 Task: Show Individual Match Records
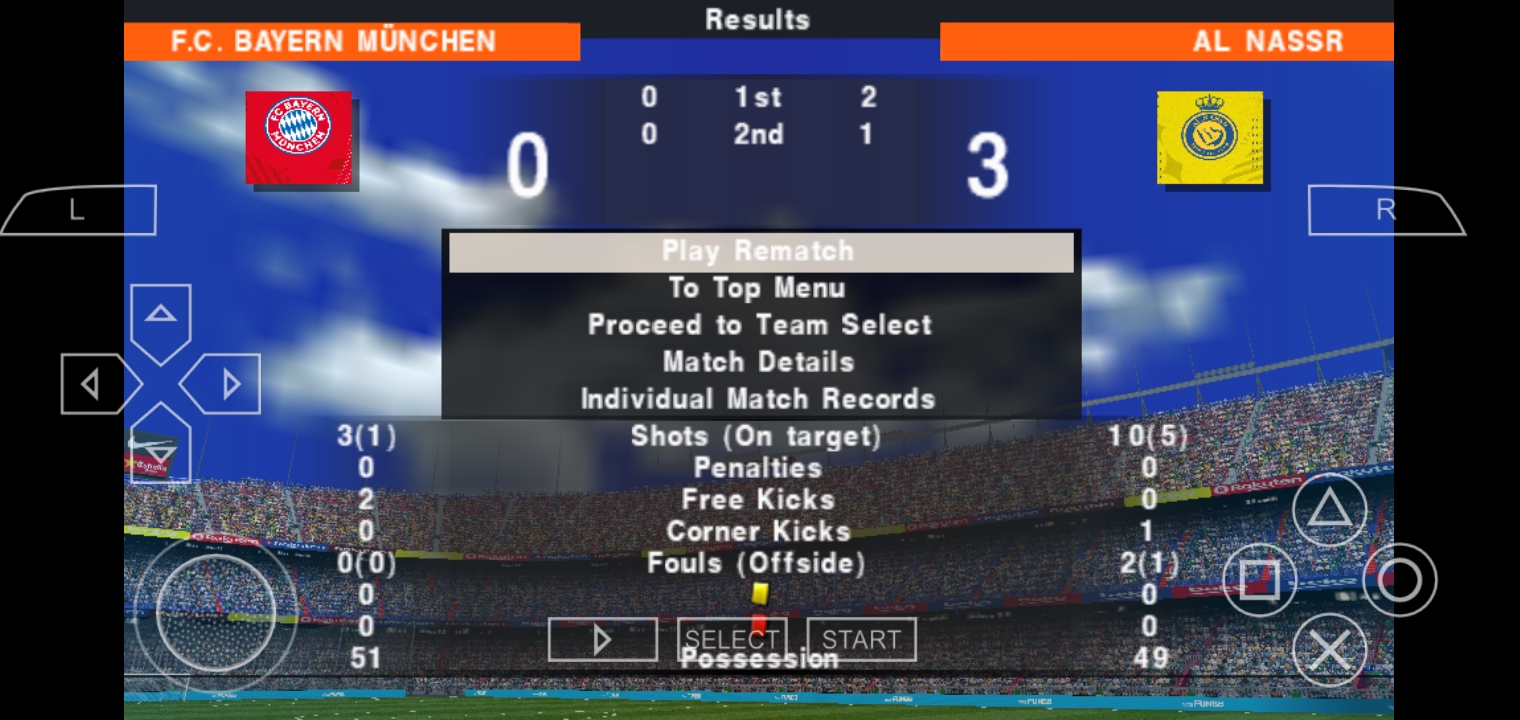click(758, 399)
